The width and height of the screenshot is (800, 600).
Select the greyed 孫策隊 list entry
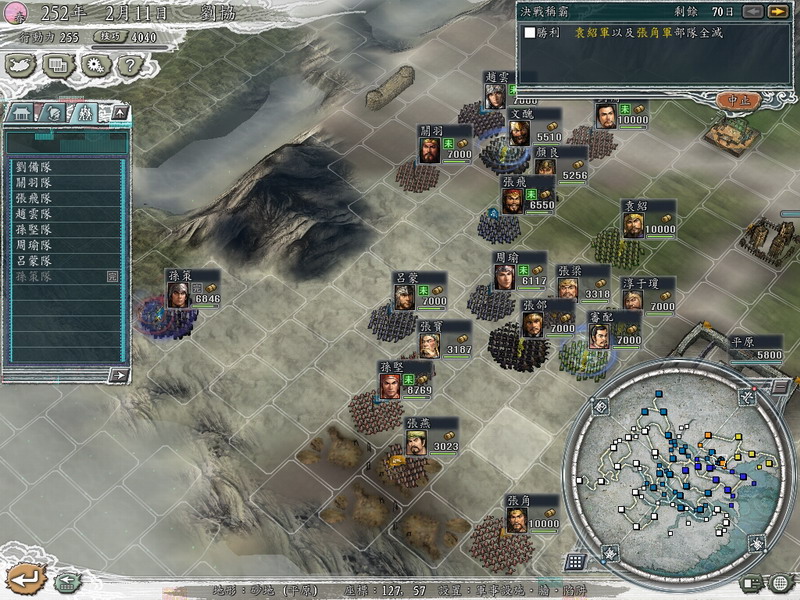35,275
